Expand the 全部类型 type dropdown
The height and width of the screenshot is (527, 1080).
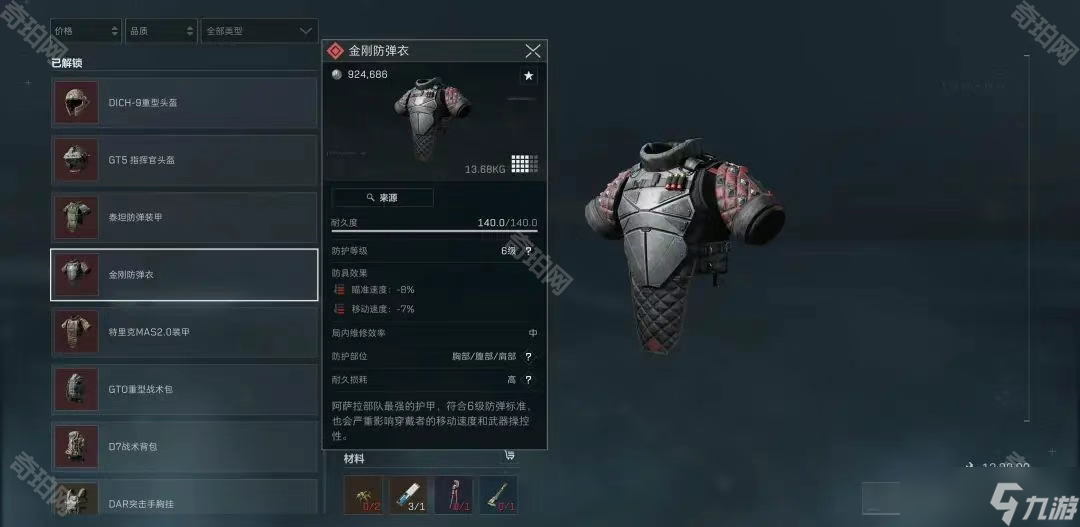(259, 31)
